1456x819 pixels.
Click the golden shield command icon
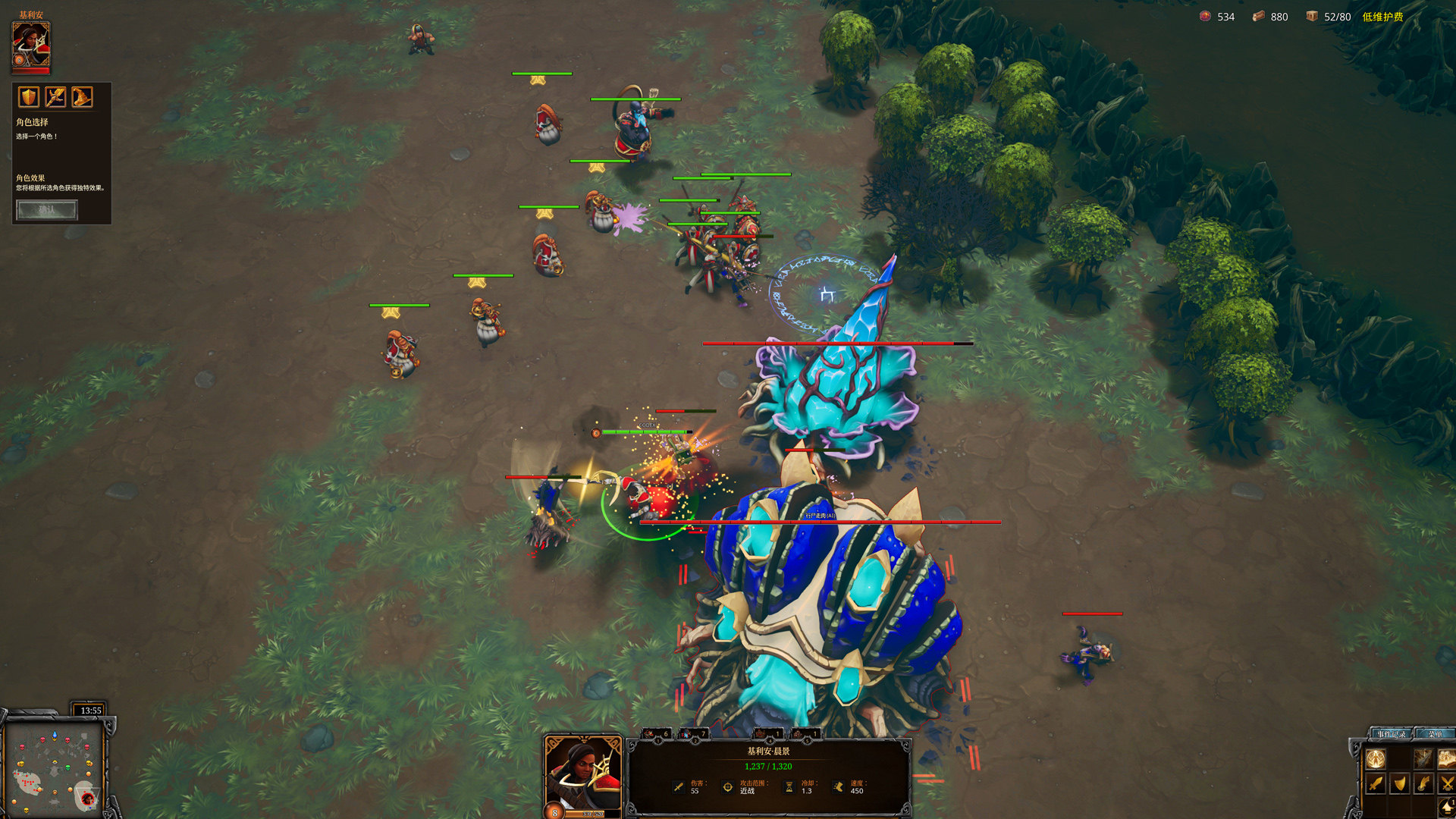tap(1400, 783)
